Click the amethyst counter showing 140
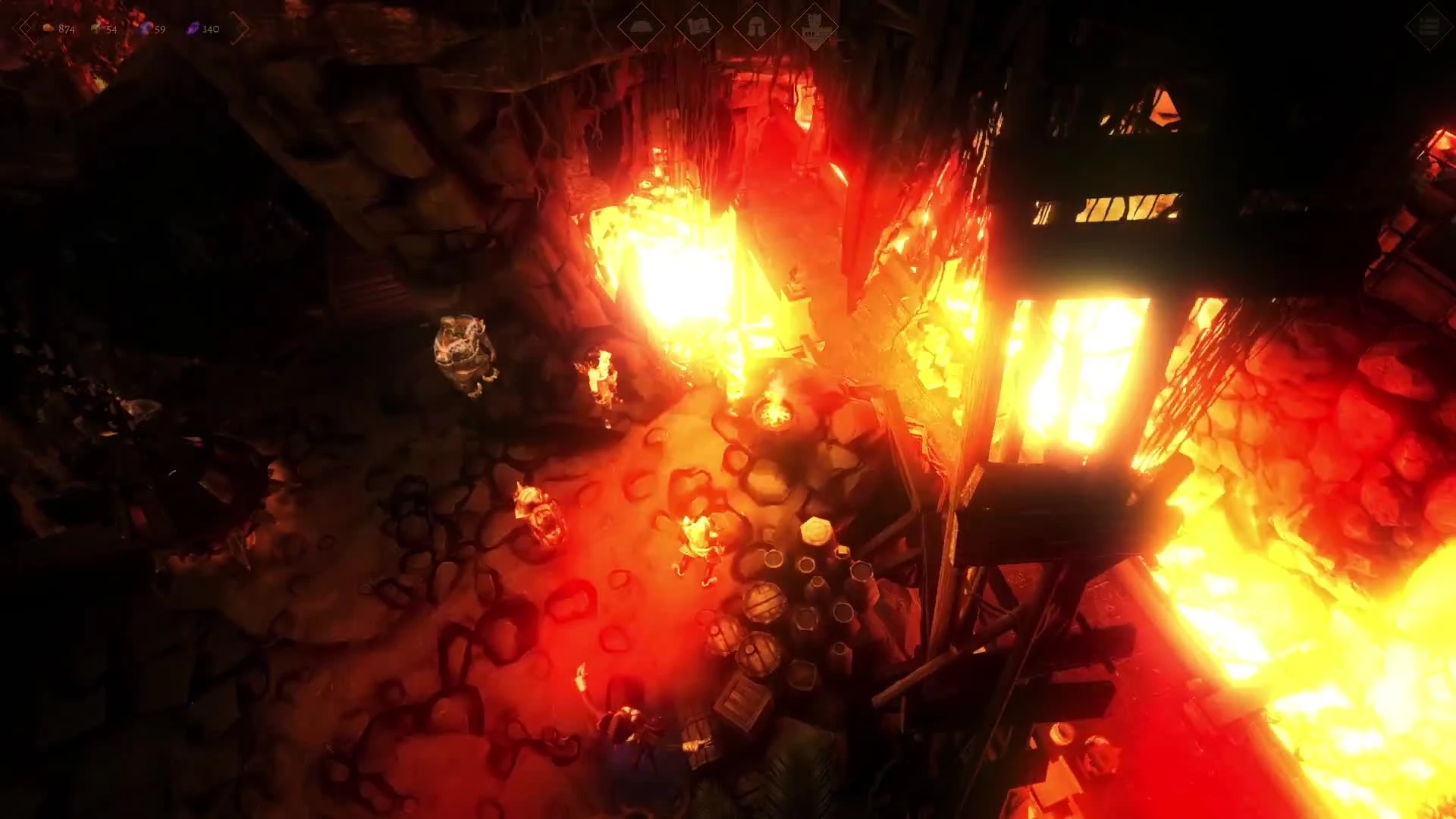The width and height of the screenshot is (1456, 819). coord(210,30)
